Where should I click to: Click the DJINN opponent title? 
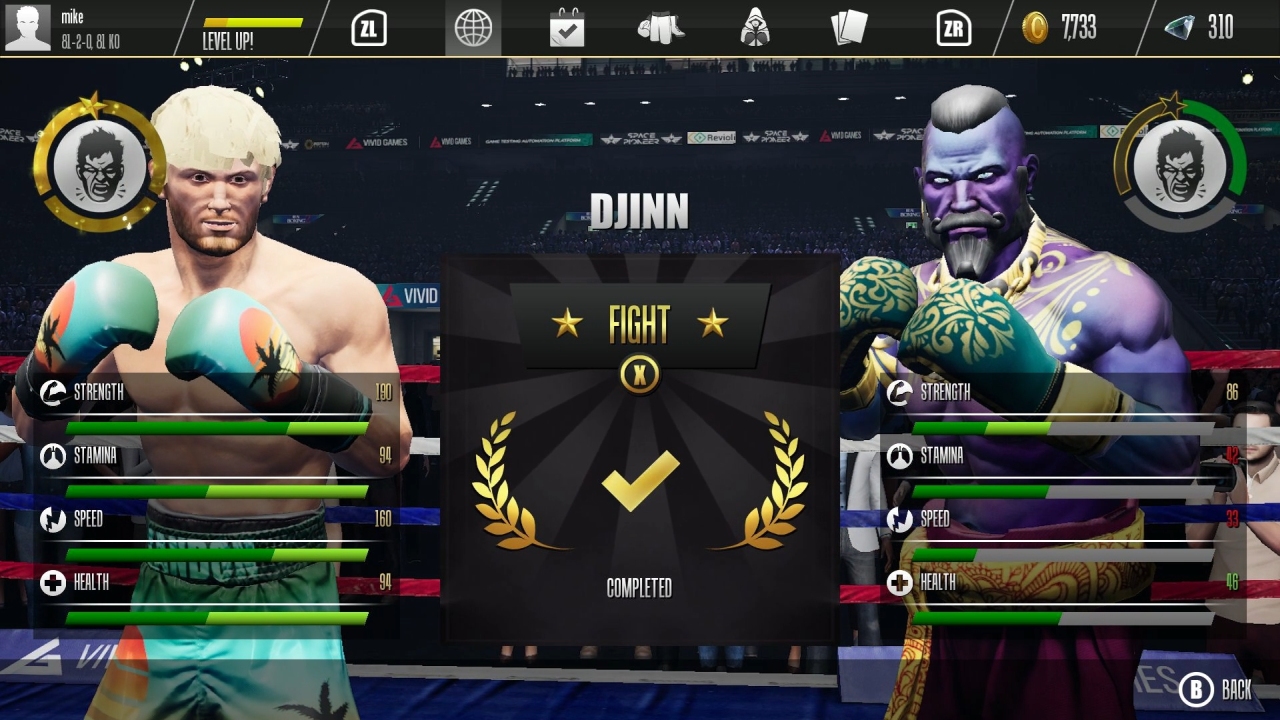[640, 212]
